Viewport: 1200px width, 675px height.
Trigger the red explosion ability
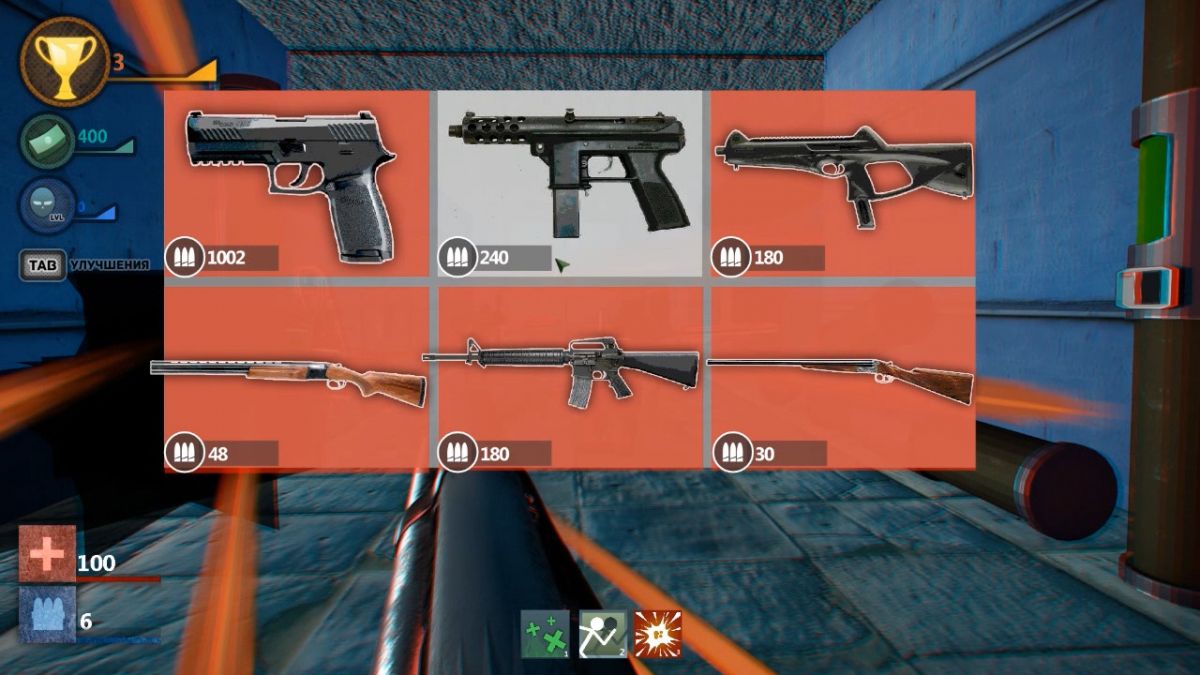click(x=657, y=634)
